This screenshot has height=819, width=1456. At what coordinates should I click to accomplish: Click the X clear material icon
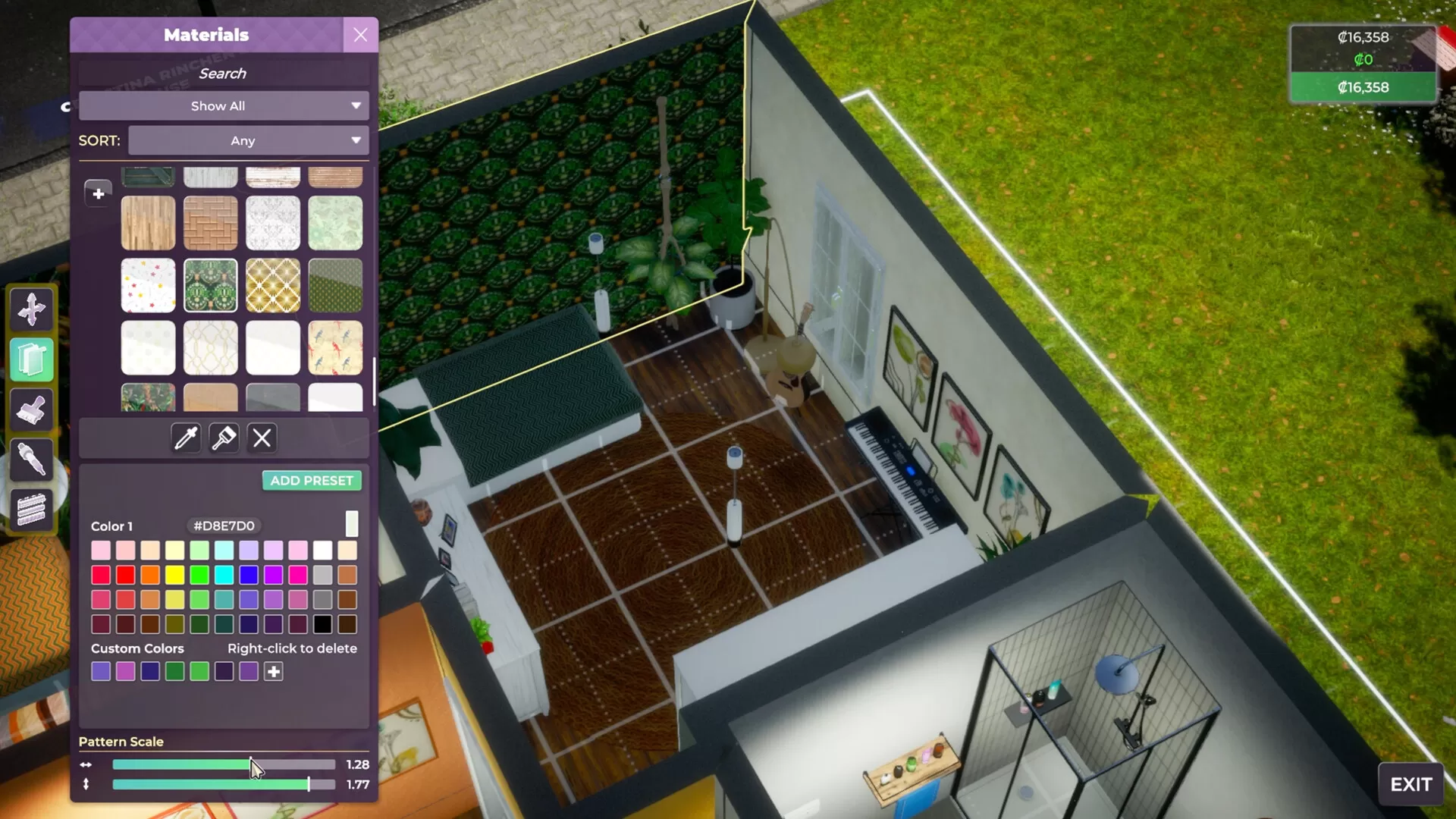pyautogui.click(x=262, y=438)
